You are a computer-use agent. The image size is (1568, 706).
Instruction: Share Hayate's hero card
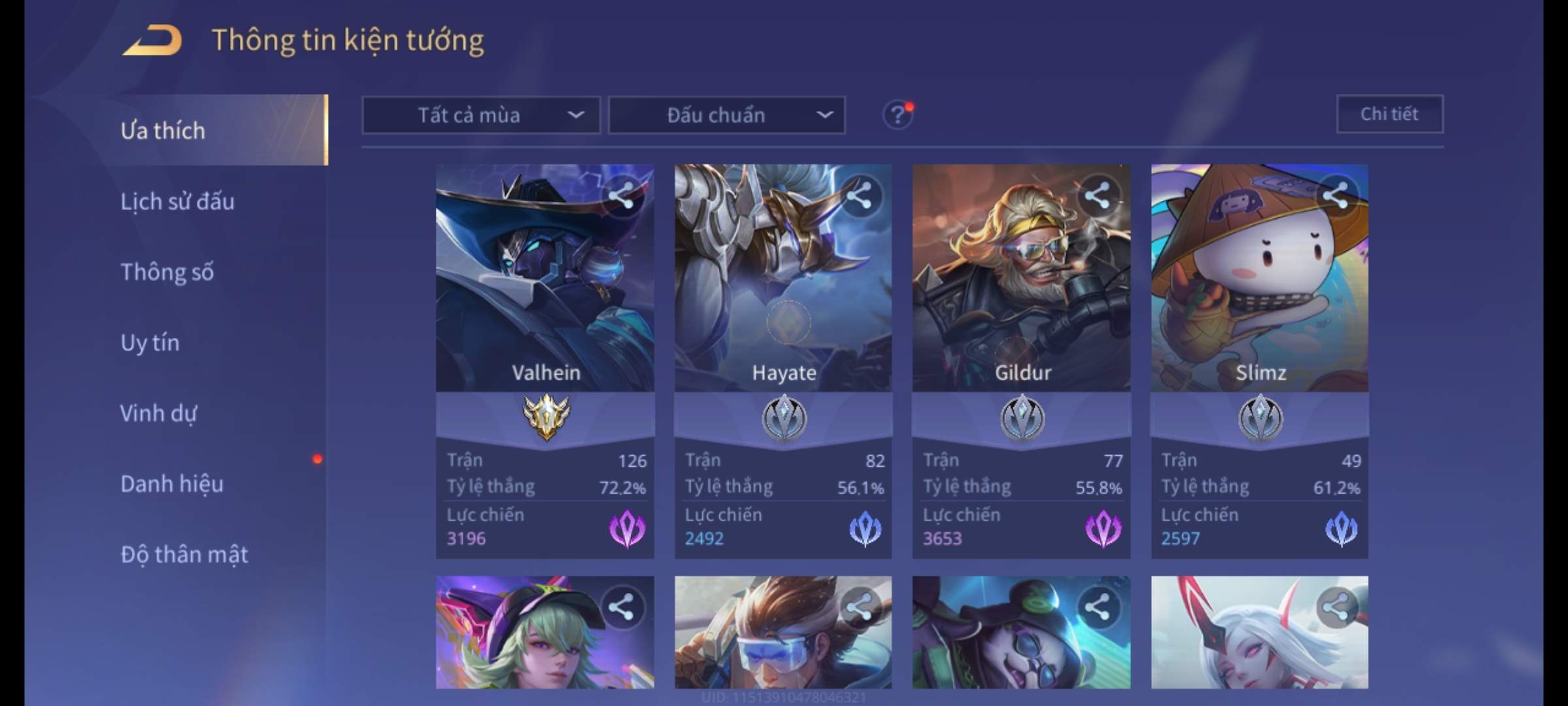tap(858, 195)
